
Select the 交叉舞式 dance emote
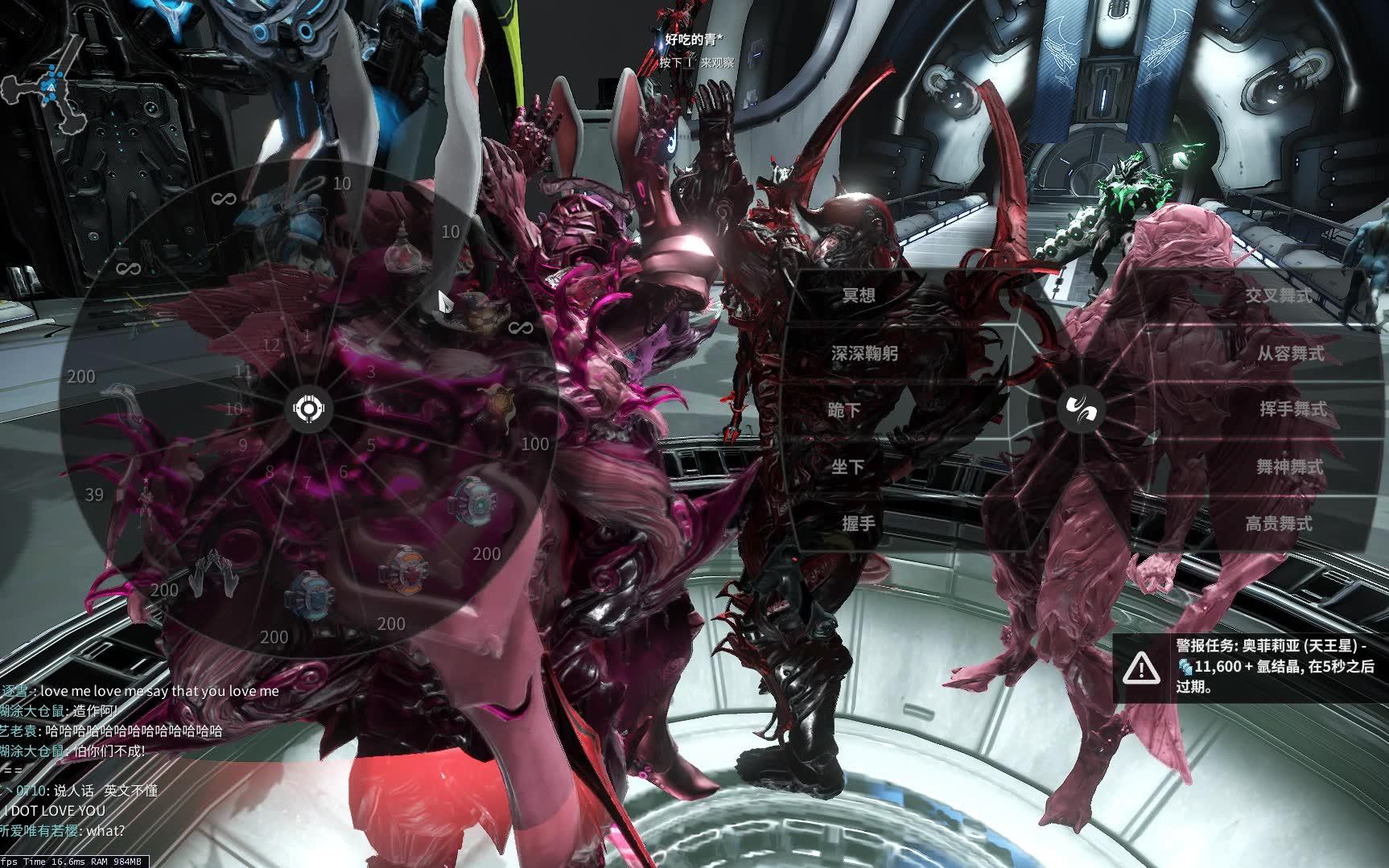[x=1279, y=295]
